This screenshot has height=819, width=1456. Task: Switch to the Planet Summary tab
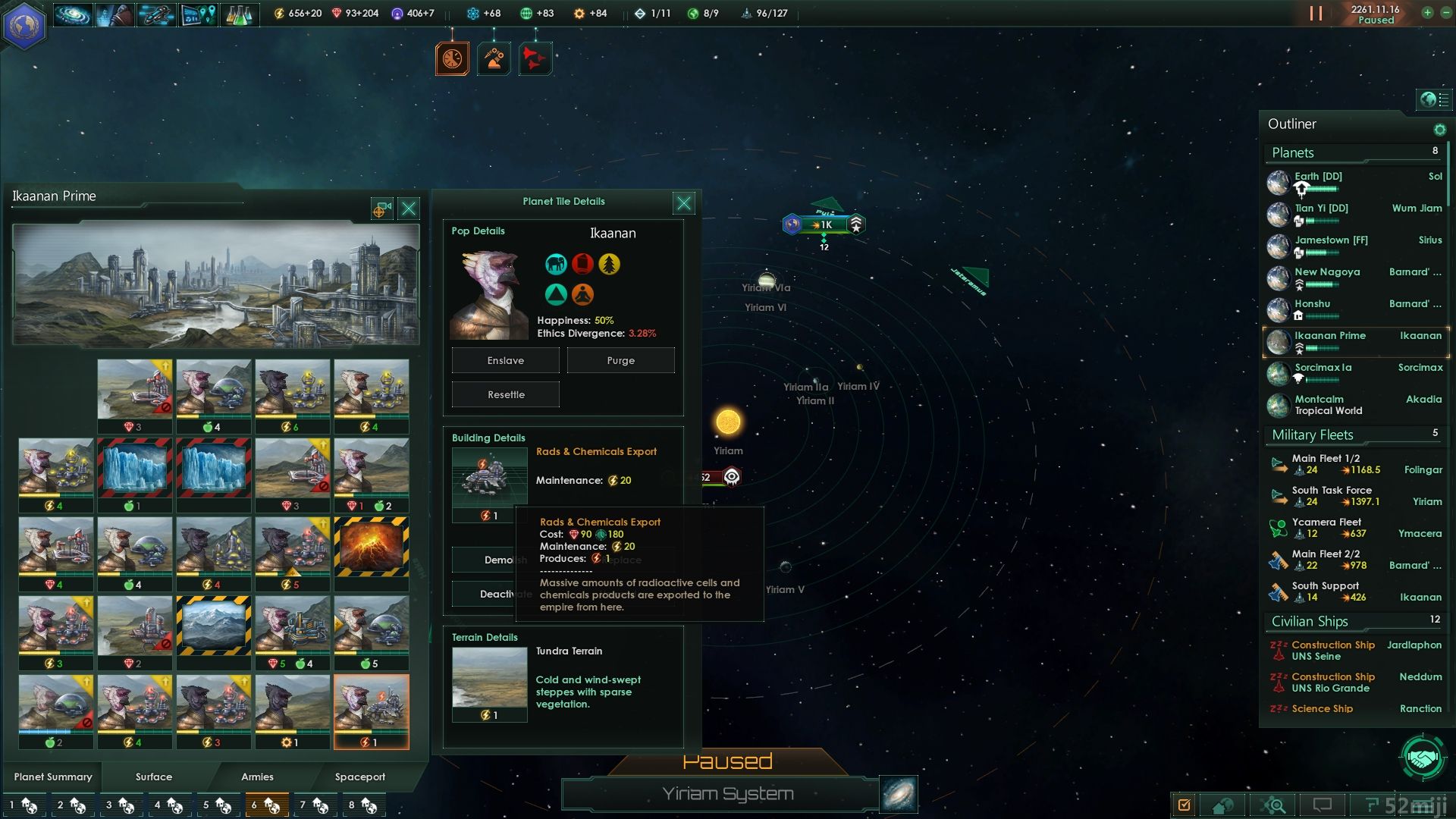(x=53, y=777)
